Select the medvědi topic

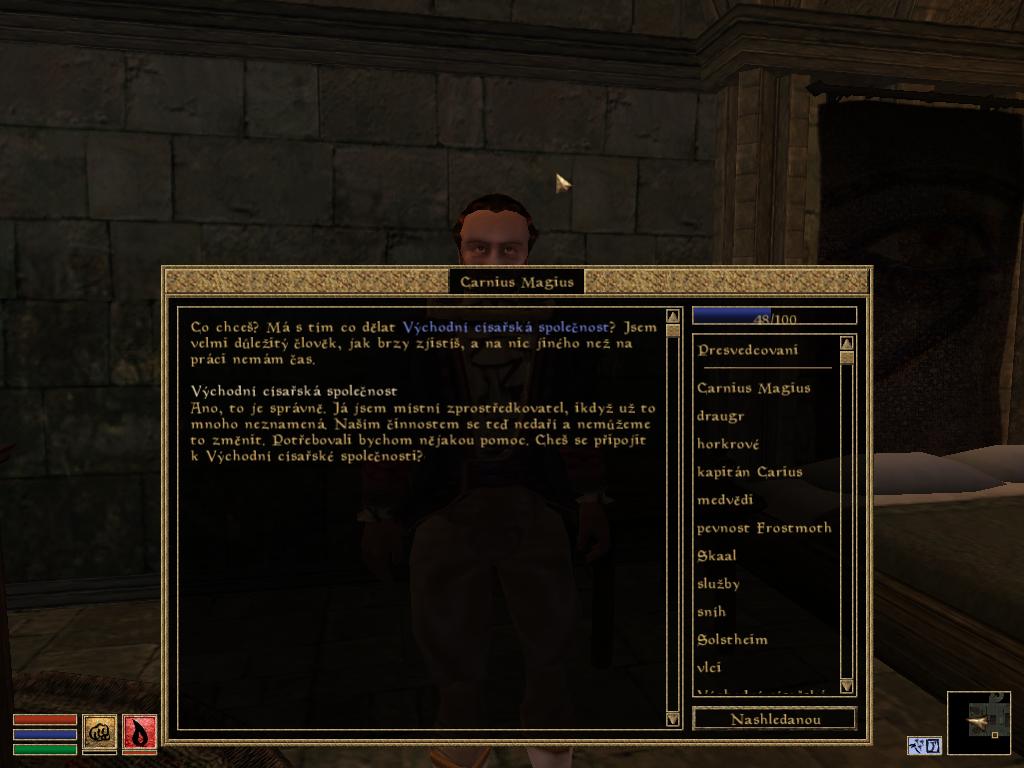[725, 500]
